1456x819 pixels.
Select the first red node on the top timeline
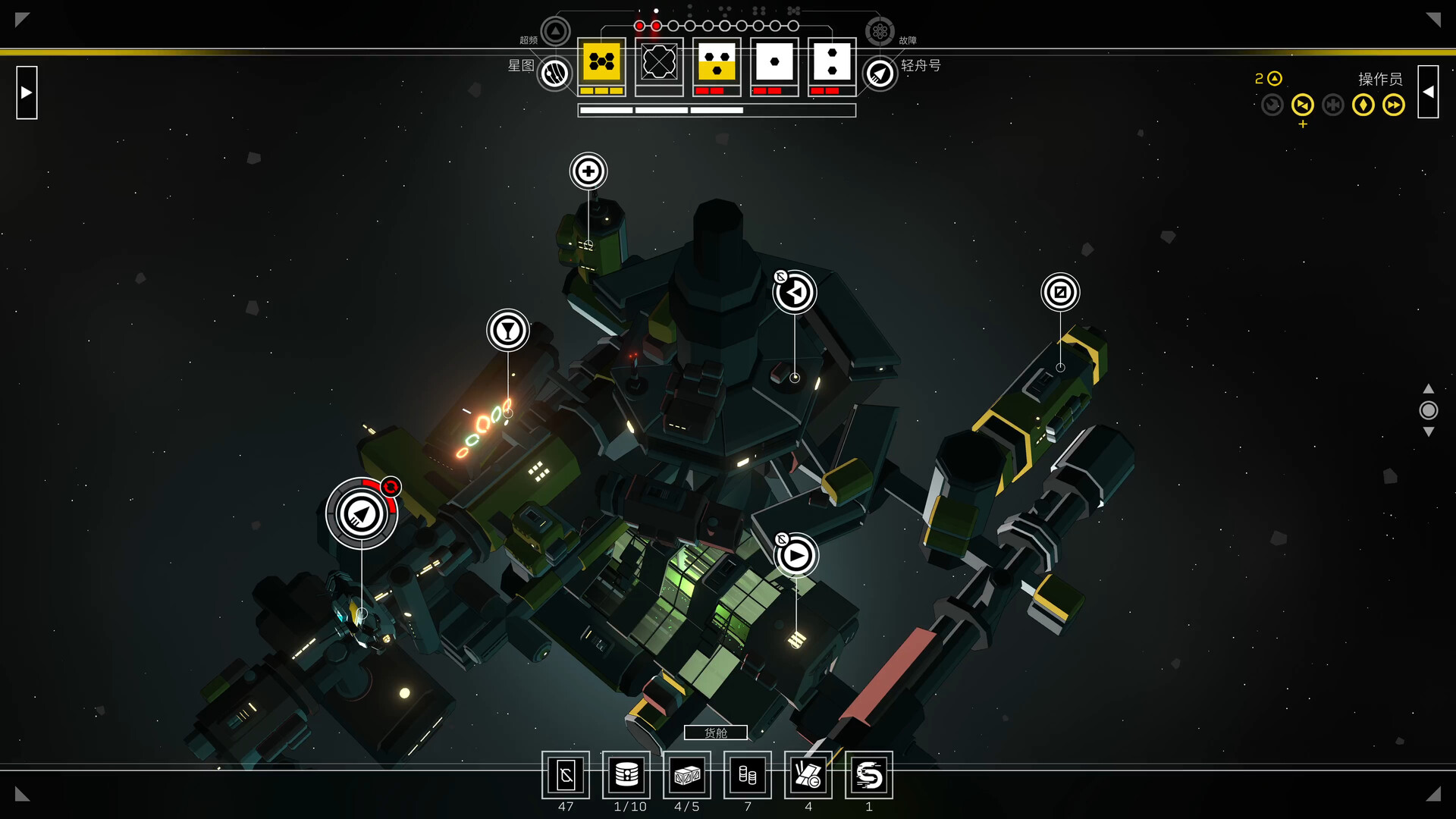(639, 25)
